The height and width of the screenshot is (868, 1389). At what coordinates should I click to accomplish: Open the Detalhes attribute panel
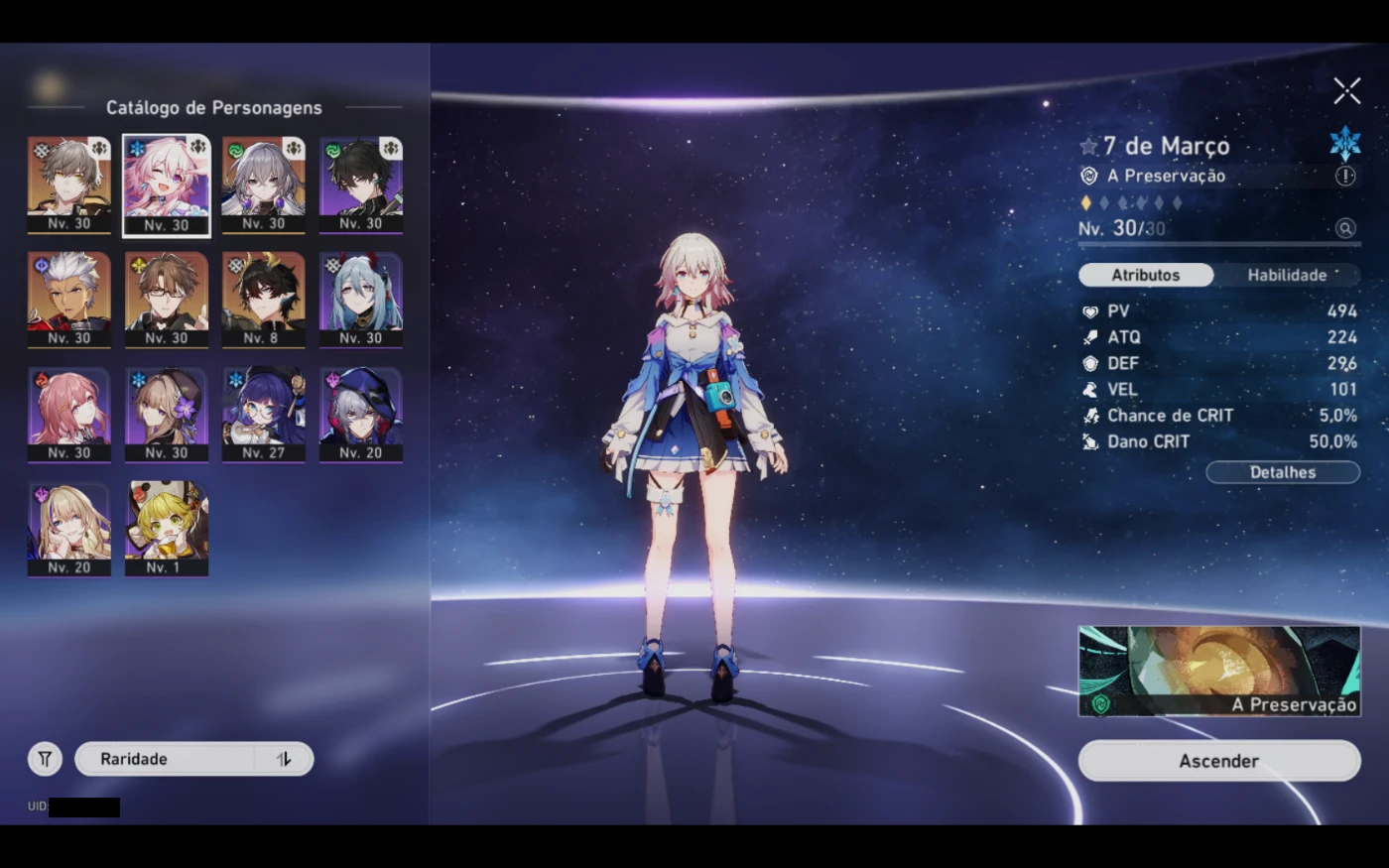(1282, 472)
